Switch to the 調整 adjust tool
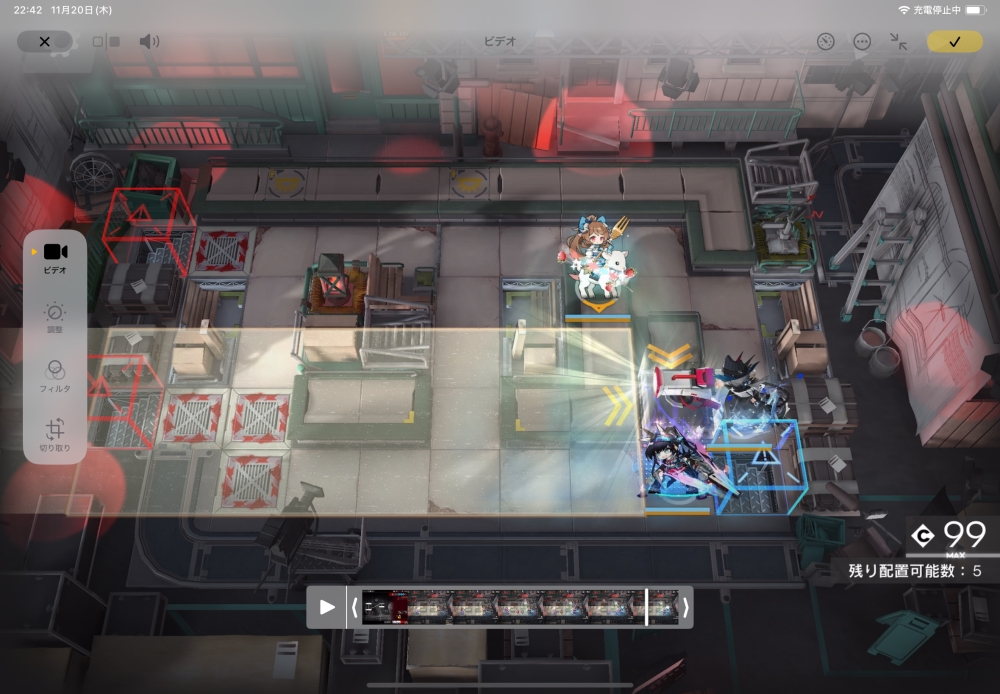 pos(55,317)
